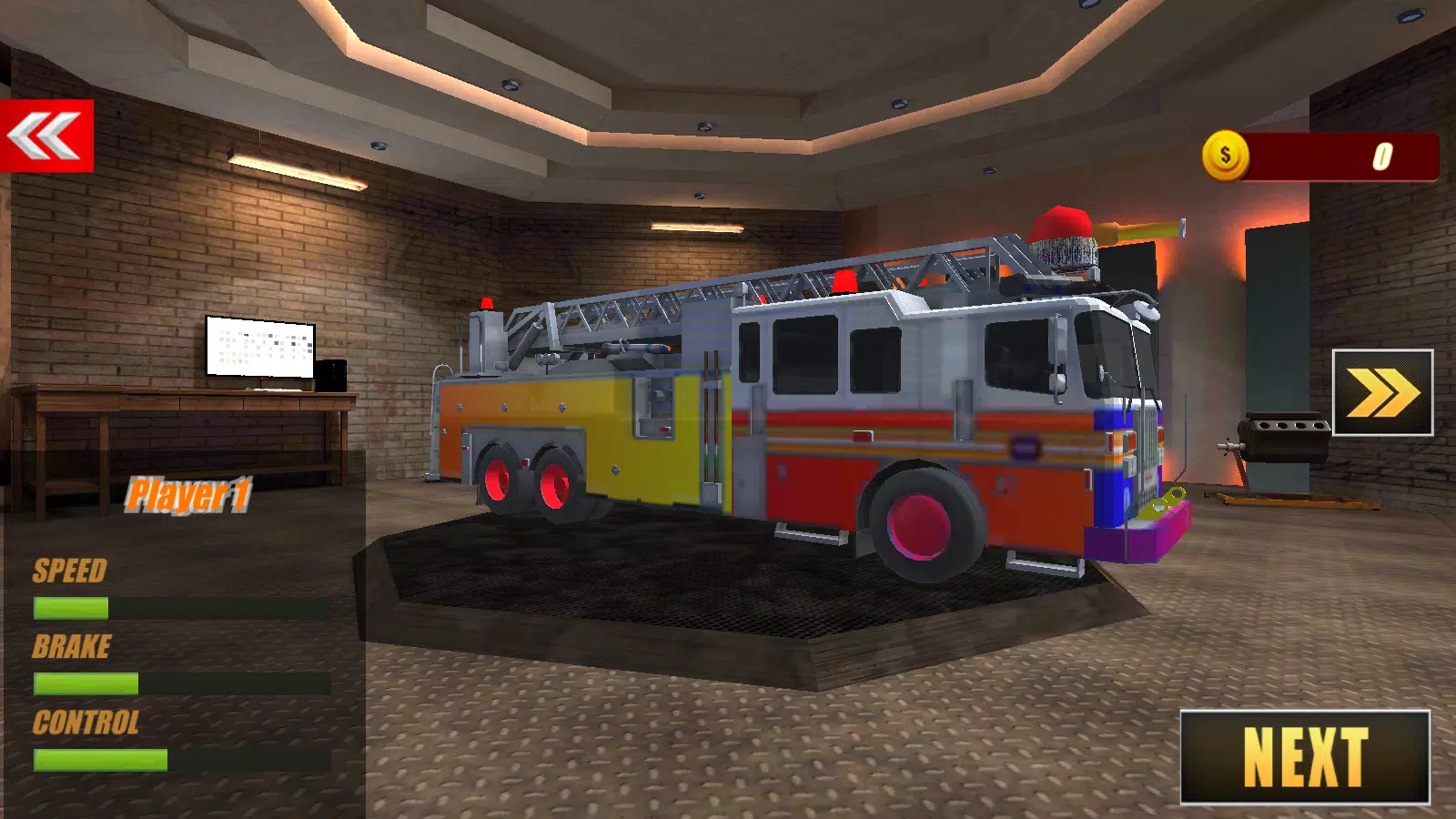1456x819 pixels.
Task: Click the SPEED stat heading
Action: pyautogui.click(x=68, y=571)
